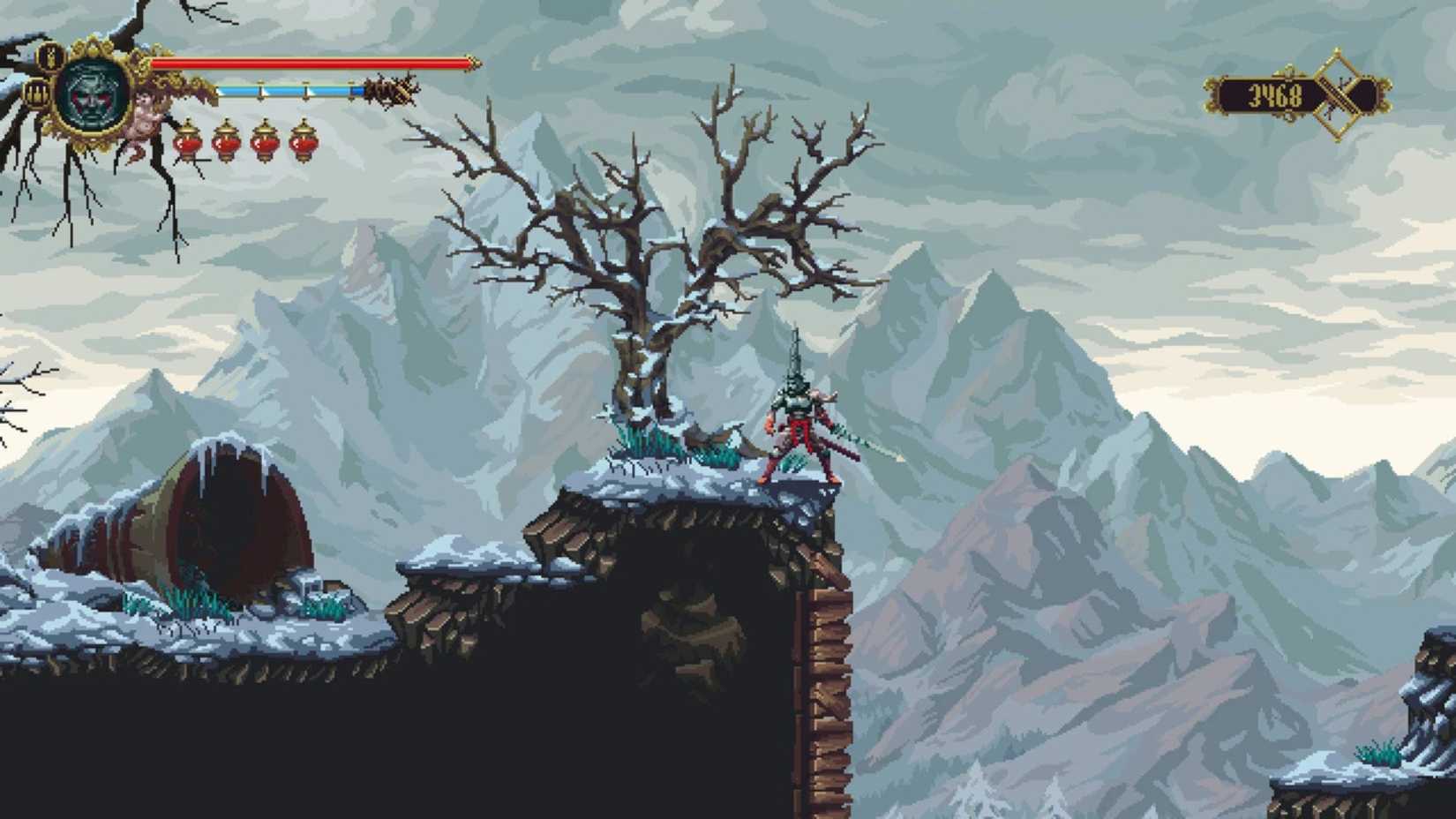
Task: Toggle the arrowhead marker on the health bar tip
Action: [471, 64]
